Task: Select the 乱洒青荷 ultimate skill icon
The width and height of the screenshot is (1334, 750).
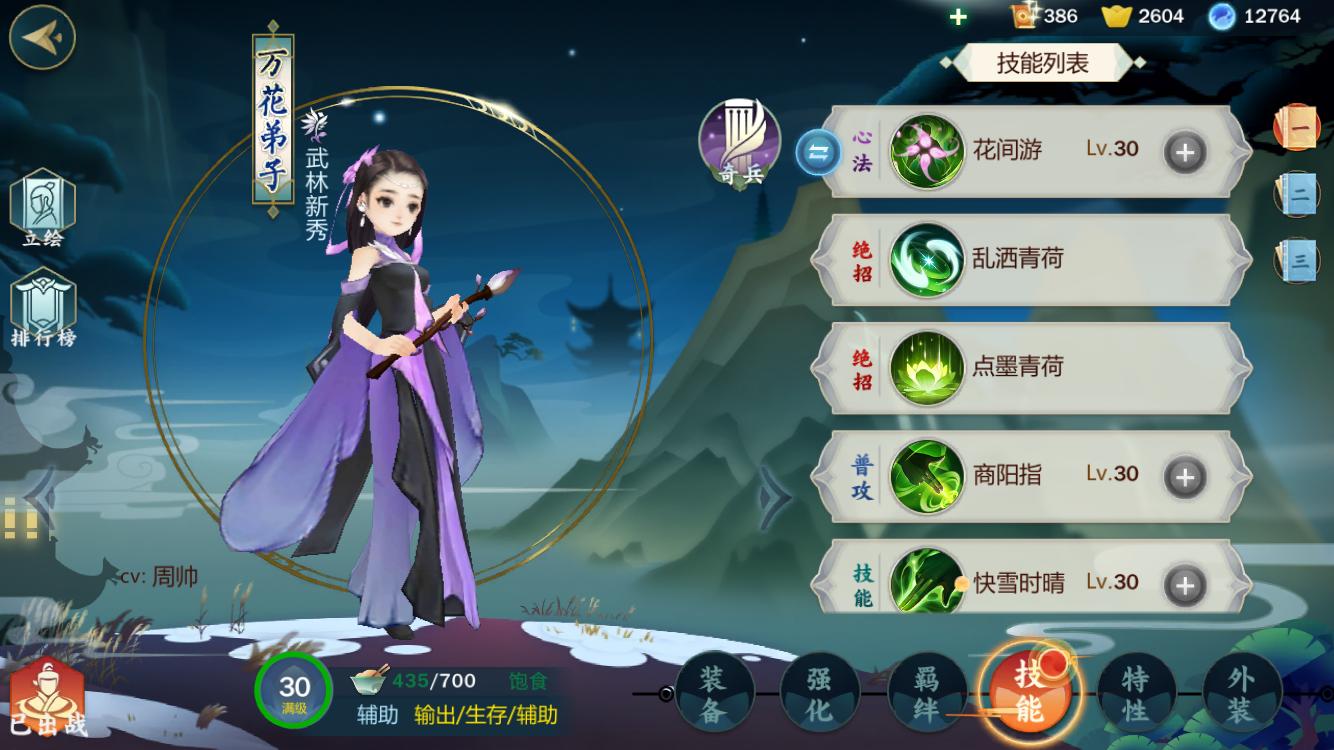Action: click(930, 258)
